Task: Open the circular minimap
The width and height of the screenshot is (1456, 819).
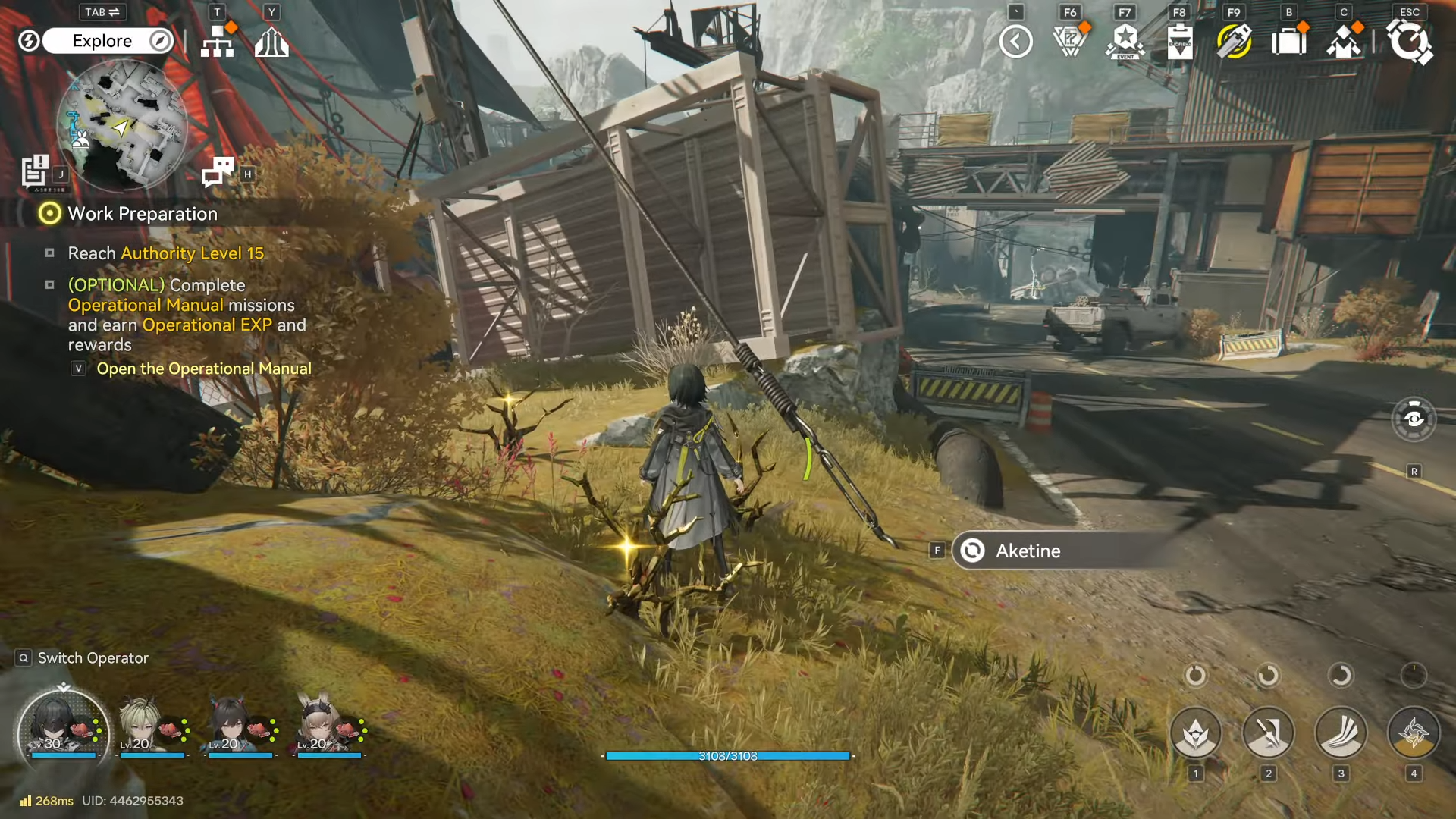Action: coord(121,126)
